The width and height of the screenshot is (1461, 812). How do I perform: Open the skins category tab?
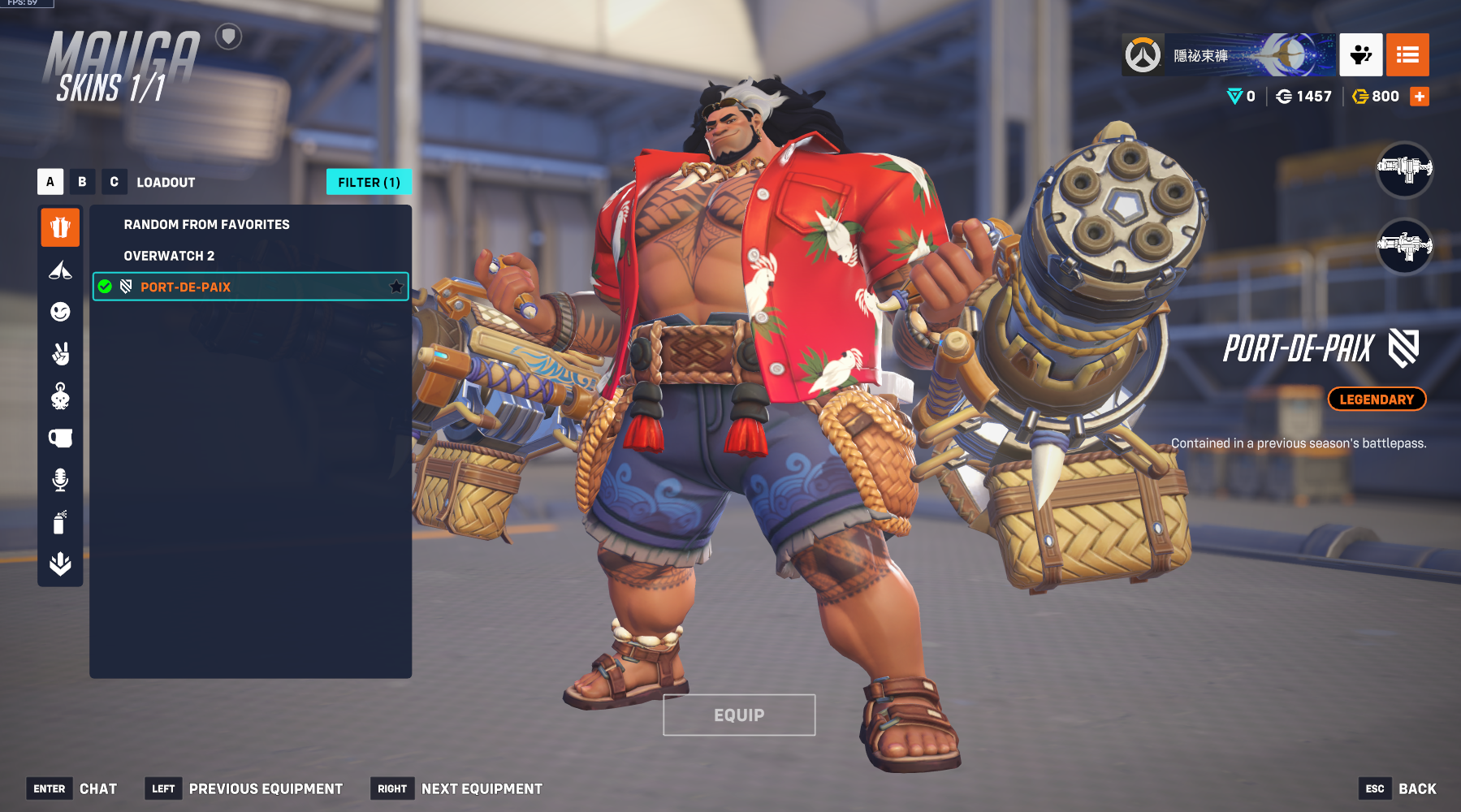[x=60, y=227]
